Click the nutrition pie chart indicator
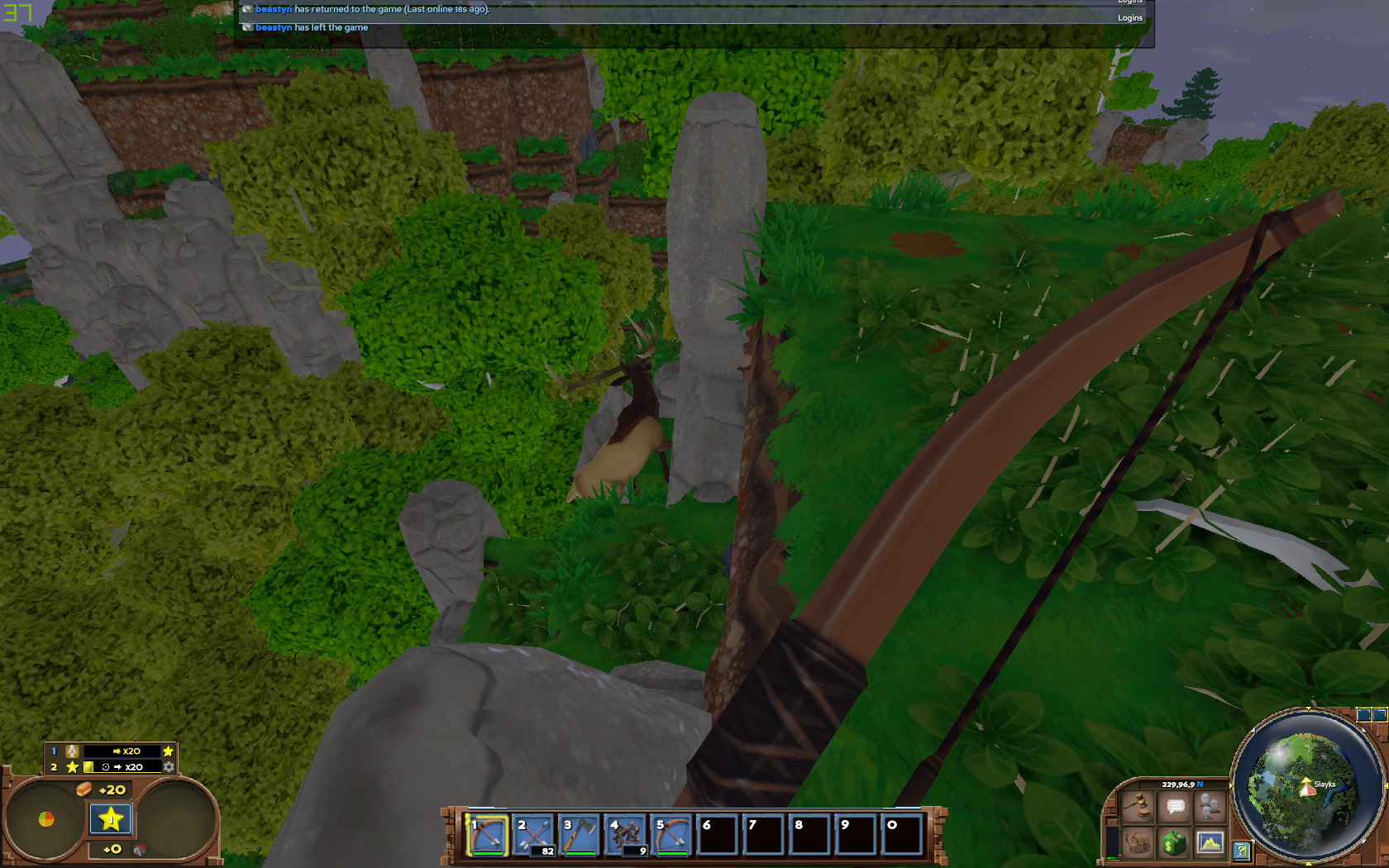This screenshot has height=868, width=1389. coord(45,818)
